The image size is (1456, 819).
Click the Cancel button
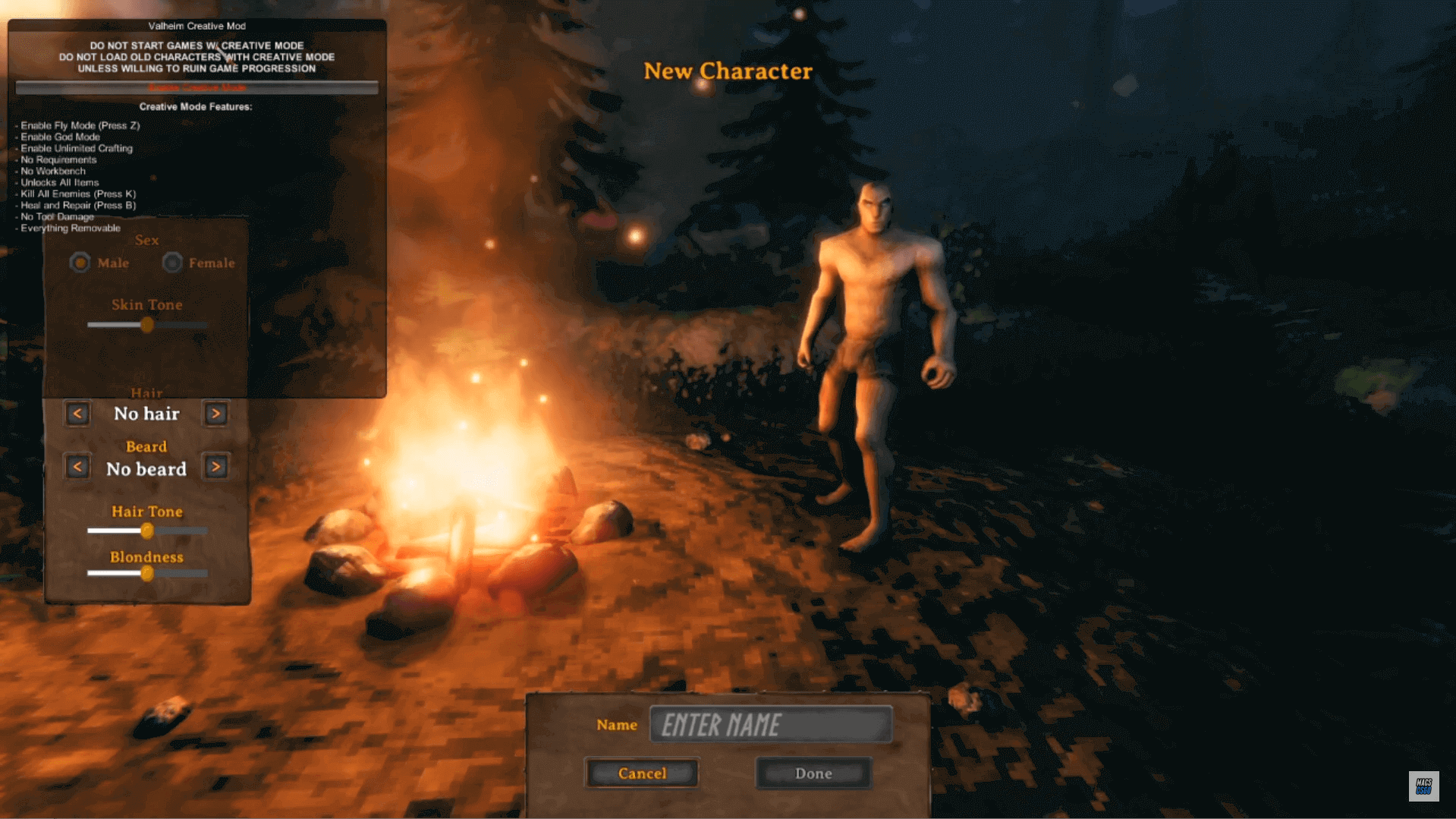pyautogui.click(x=641, y=773)
